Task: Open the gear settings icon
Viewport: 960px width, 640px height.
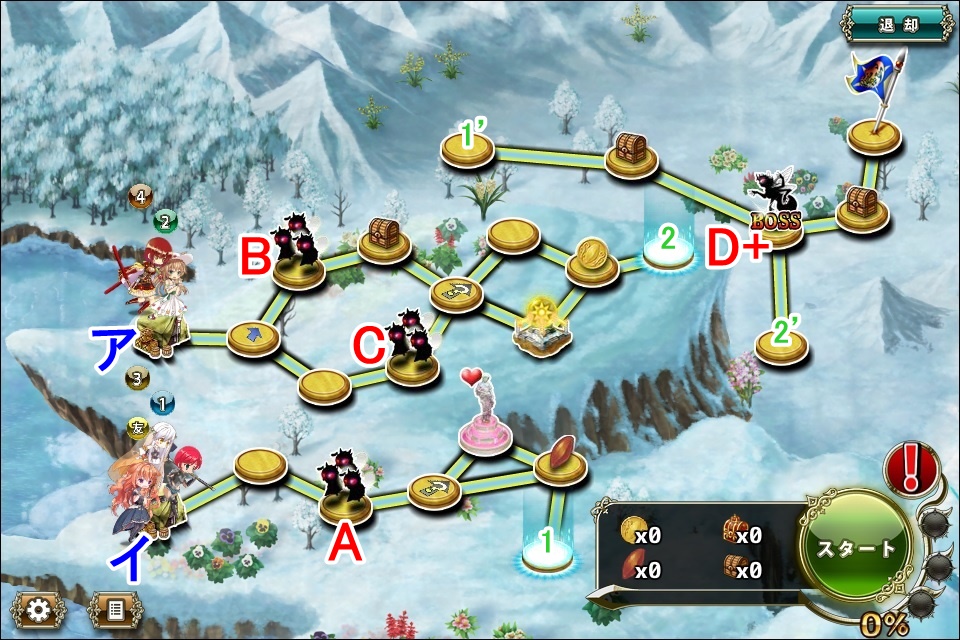Action: (x=39, y=610)
